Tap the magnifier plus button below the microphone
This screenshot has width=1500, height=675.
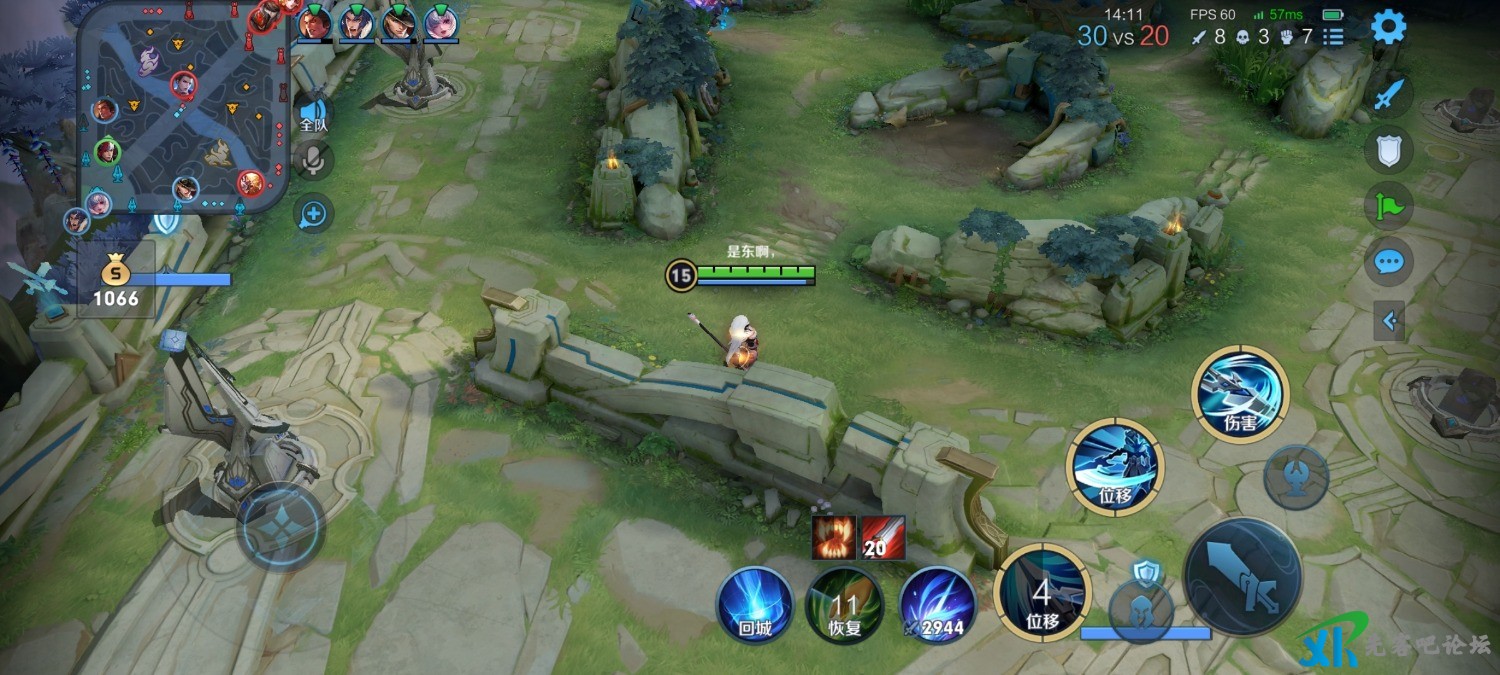(313, 213)
